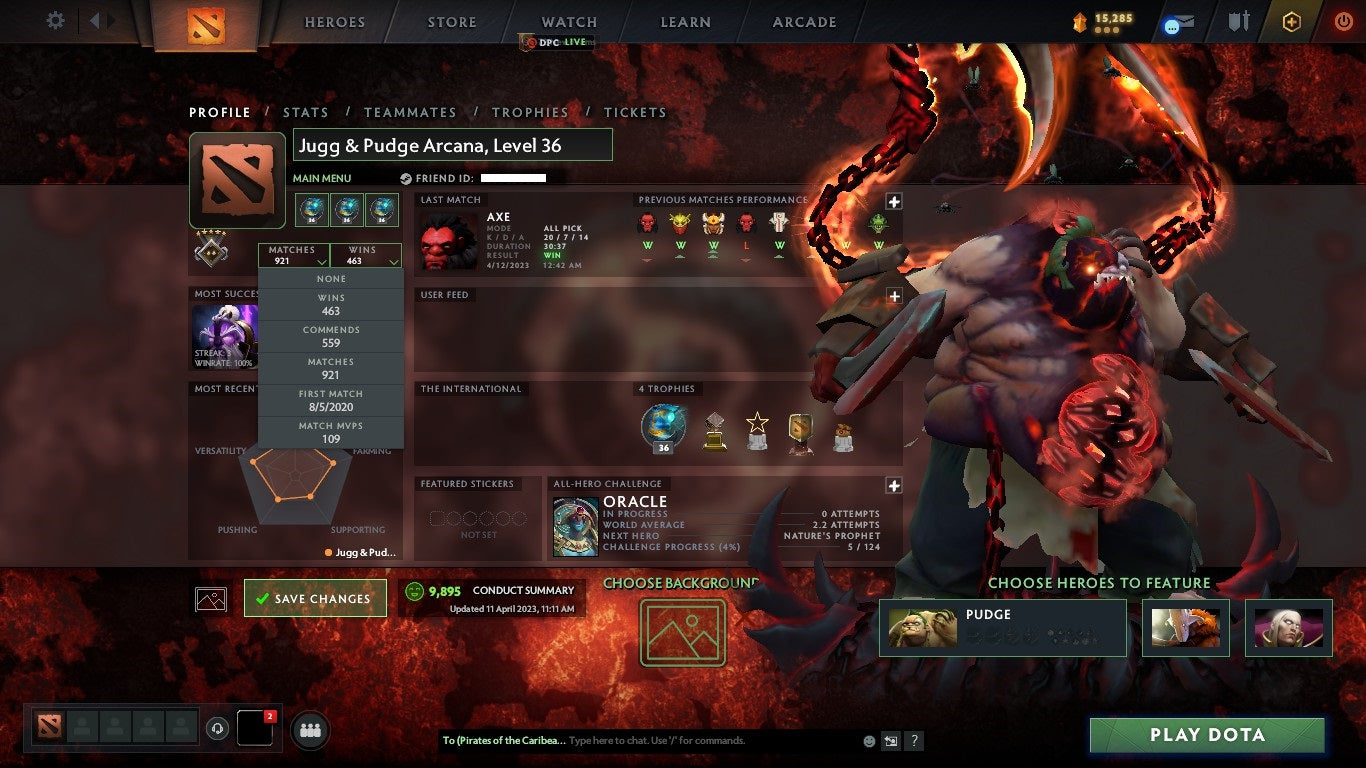Expand the Previous Matches Performance panel
Viewport: 1366px width, 768px height.
coord(893,201)
